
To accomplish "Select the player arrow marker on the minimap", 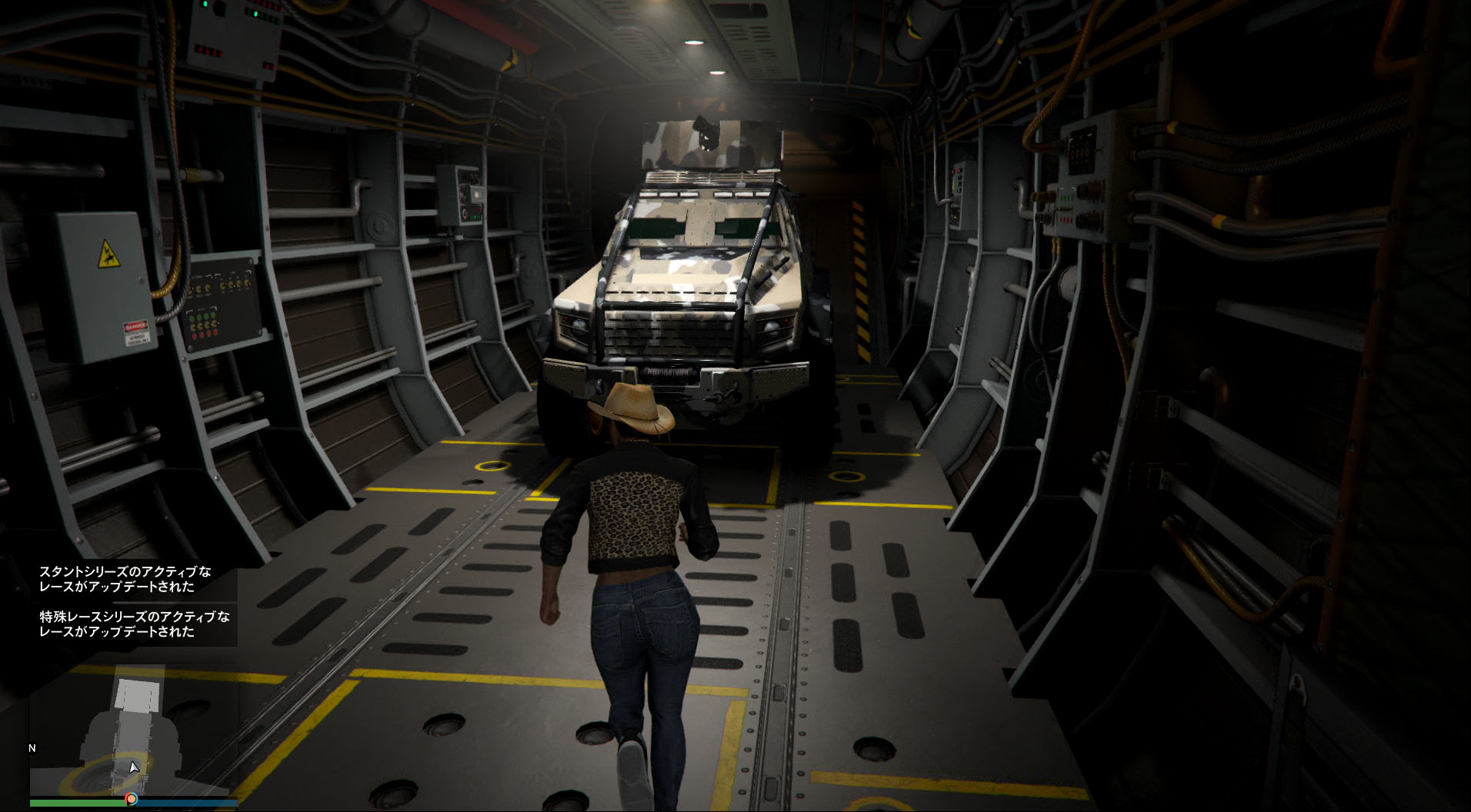I will pos(134,767).
